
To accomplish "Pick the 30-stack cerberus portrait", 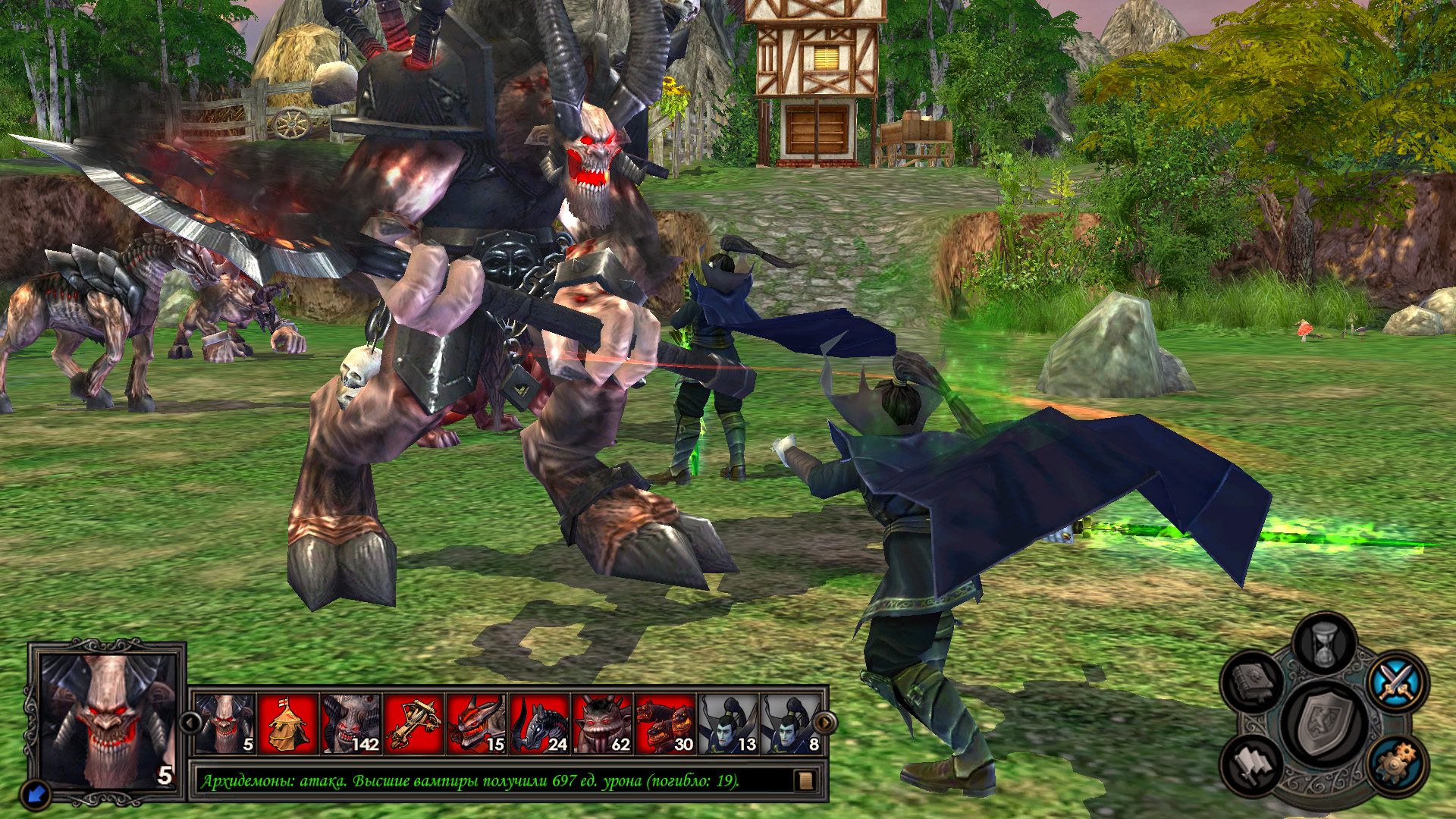I will (x=666, y=724).
